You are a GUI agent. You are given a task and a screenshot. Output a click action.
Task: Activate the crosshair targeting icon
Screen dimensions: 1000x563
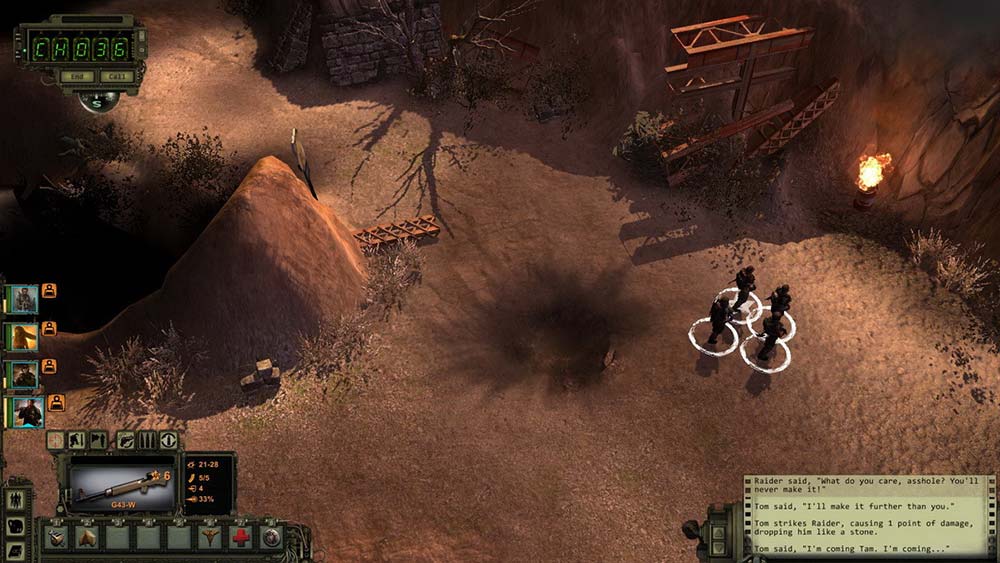point(56,440)
